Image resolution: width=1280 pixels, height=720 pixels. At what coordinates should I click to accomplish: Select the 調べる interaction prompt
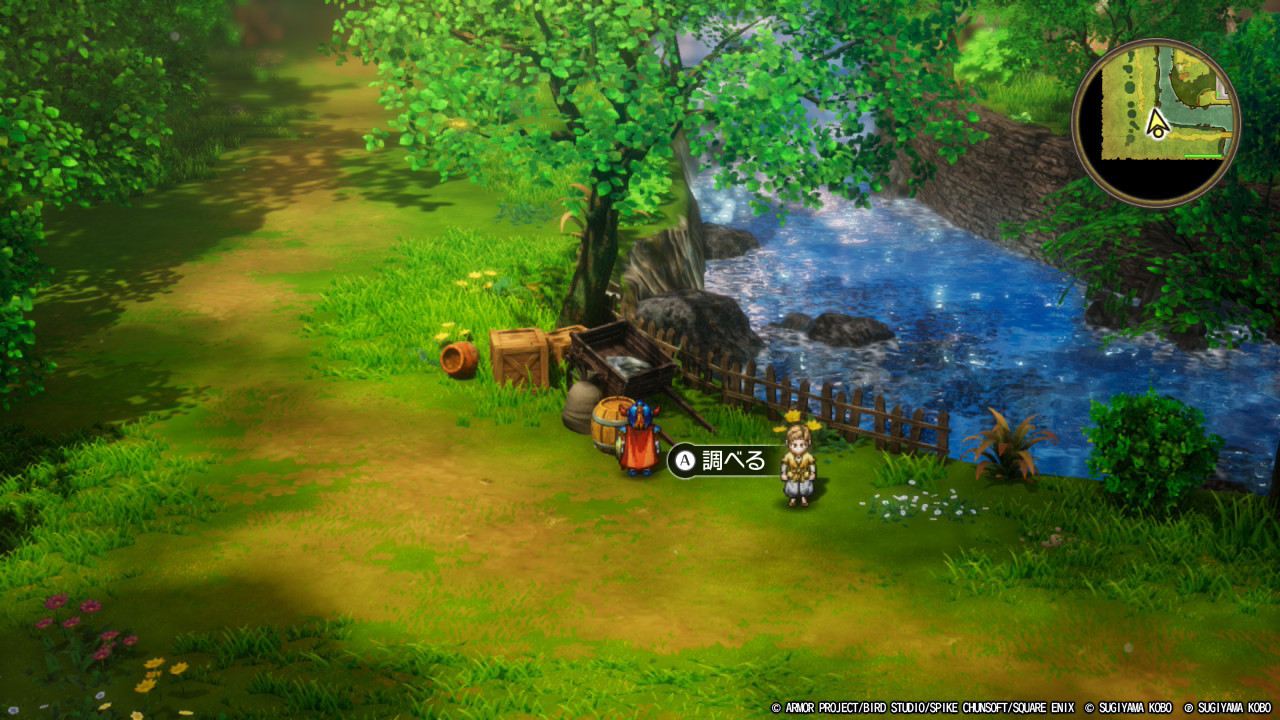723,461
